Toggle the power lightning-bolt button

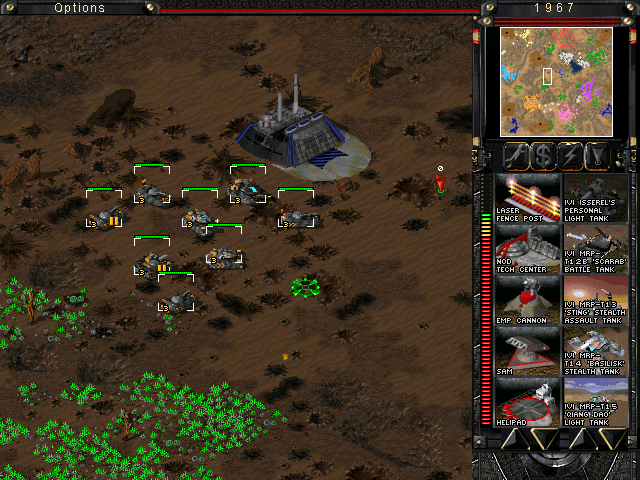point(571,156)
